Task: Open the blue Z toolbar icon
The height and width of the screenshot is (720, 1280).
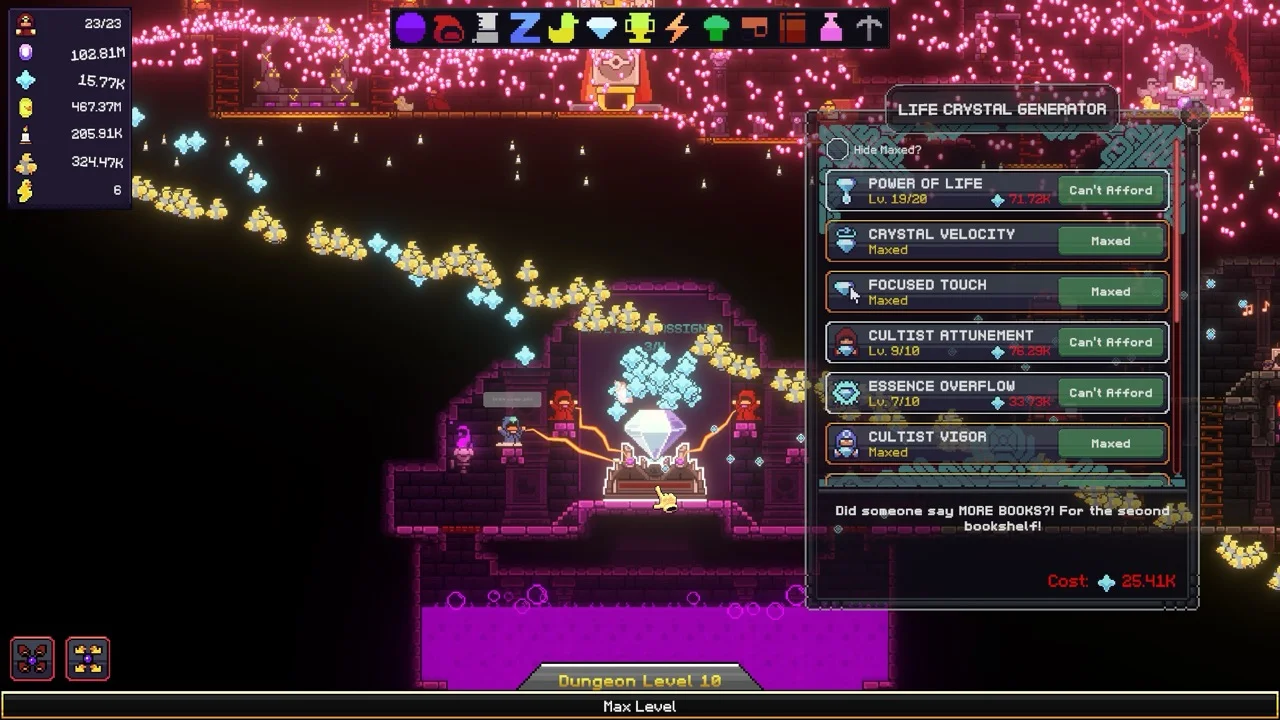Action: pyautogui.click(x=524, y=28)
